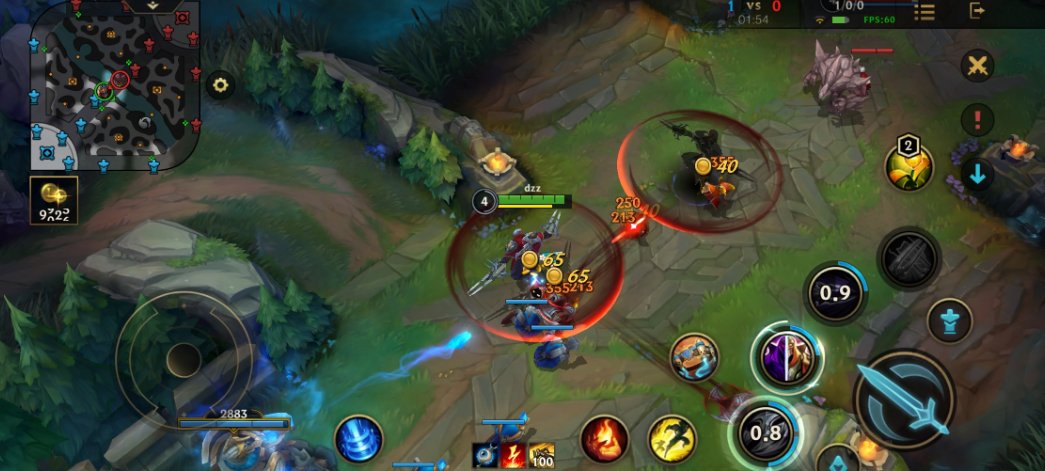Open settings with the gear icon

point(220,85)
